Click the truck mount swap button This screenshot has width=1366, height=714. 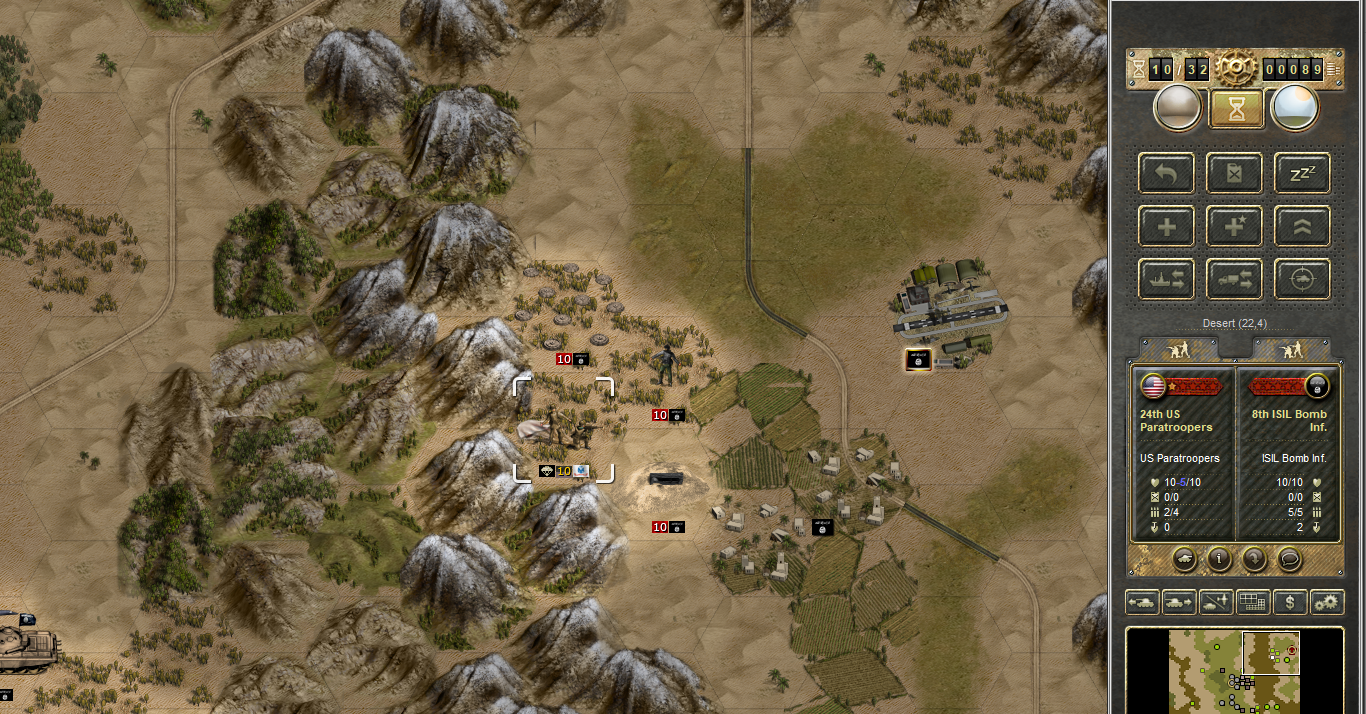click(x=1234, y=279)
